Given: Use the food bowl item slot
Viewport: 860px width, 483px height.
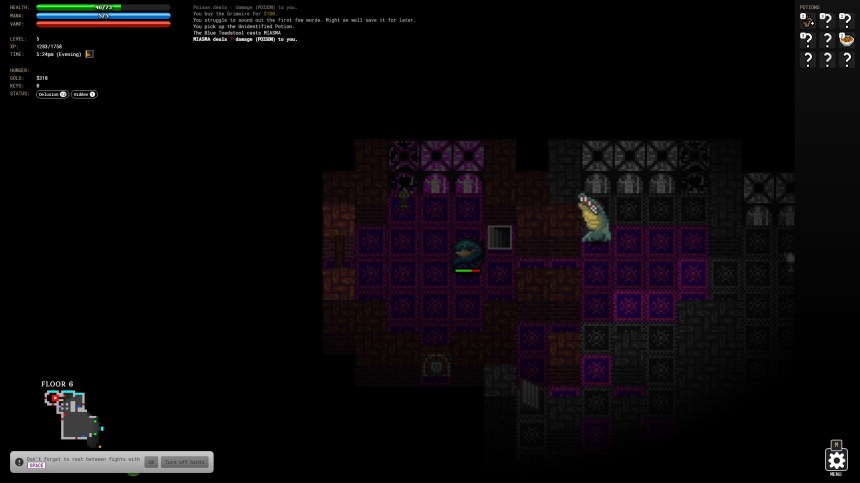Looking at the screenshot, I should point(846,40).
